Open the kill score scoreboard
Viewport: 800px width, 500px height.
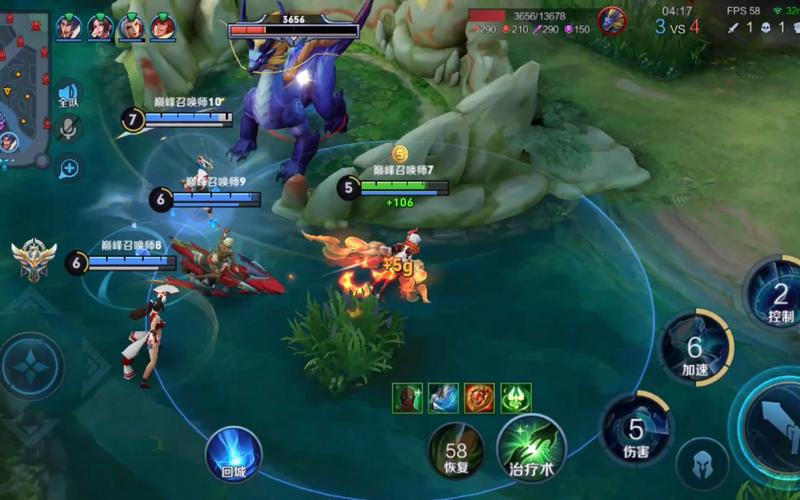(x=677, y=27)
